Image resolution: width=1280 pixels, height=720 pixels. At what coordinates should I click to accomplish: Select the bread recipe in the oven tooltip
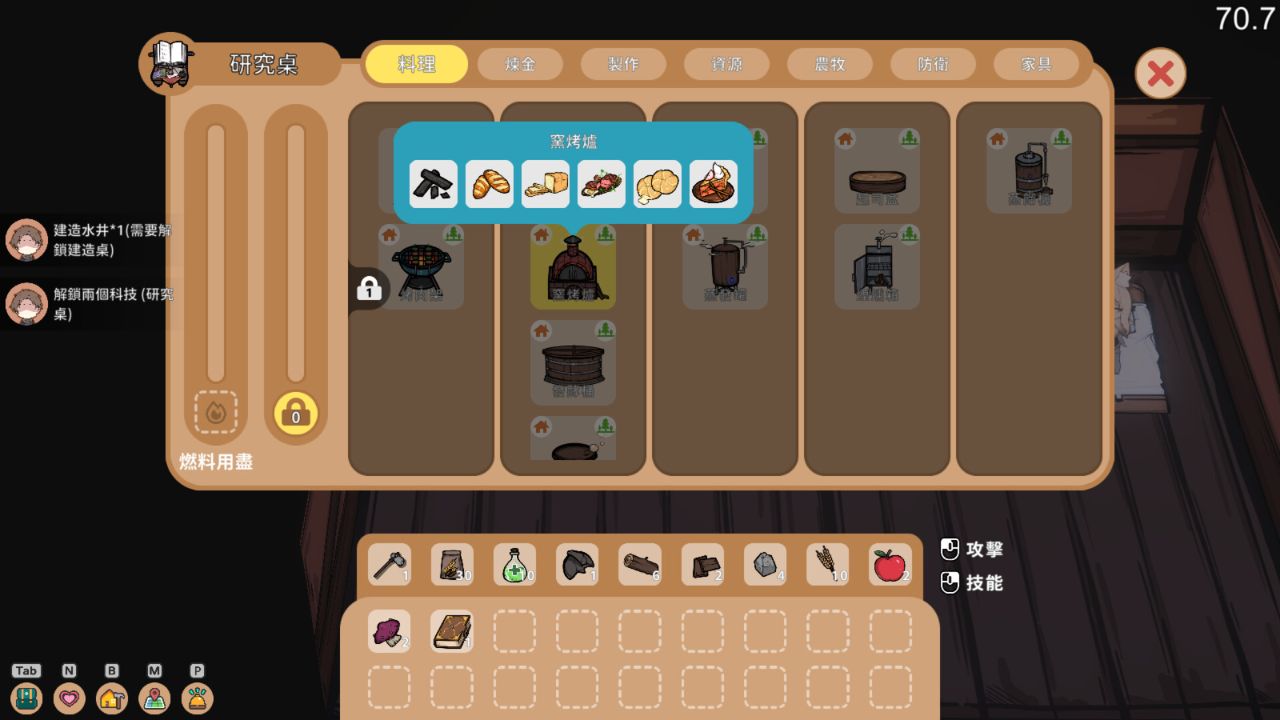point(489,184)
